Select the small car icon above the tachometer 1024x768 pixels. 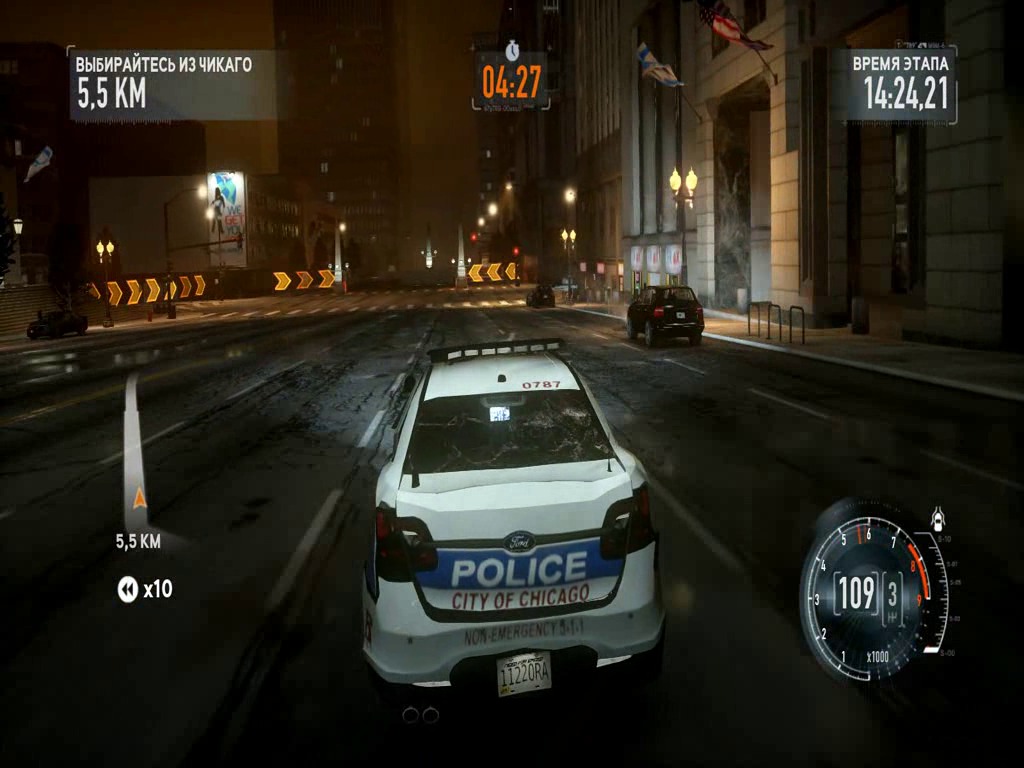(x=938, y=520)
